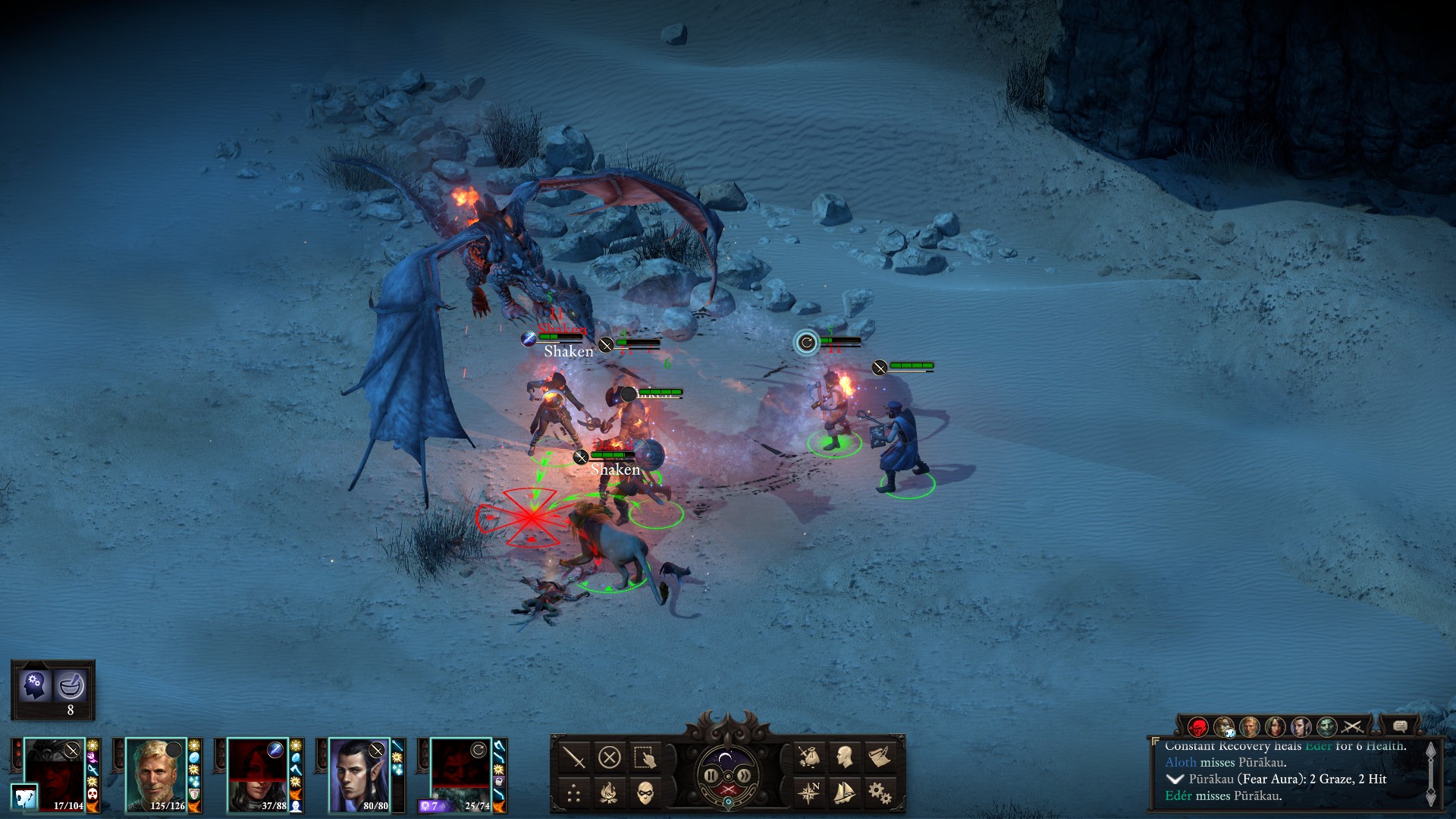Open the gears options menu
Screen dimensions: 1456x819
point(880,793)
